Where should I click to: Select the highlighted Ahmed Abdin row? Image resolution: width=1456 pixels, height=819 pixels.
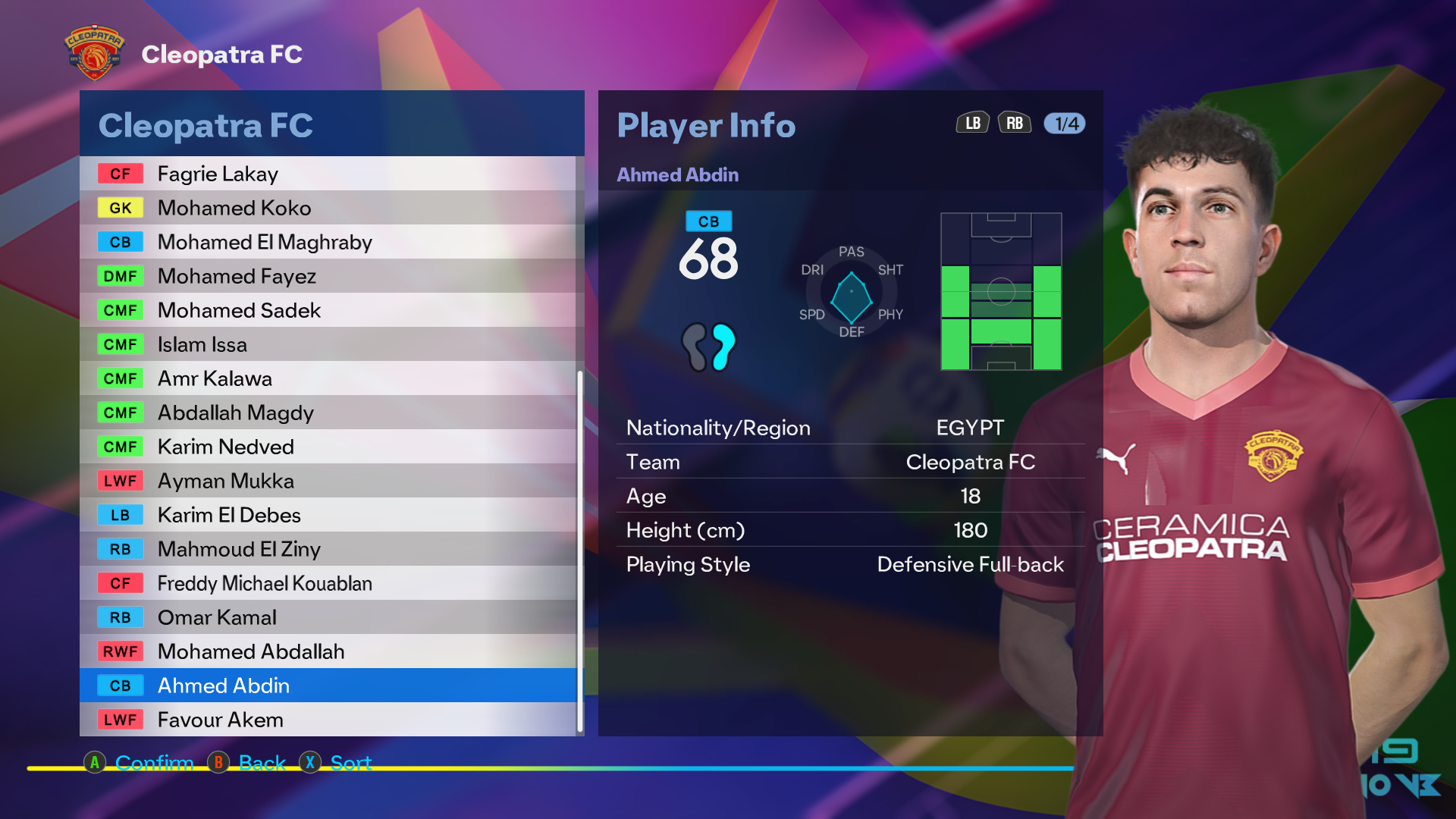click(328, 686)
